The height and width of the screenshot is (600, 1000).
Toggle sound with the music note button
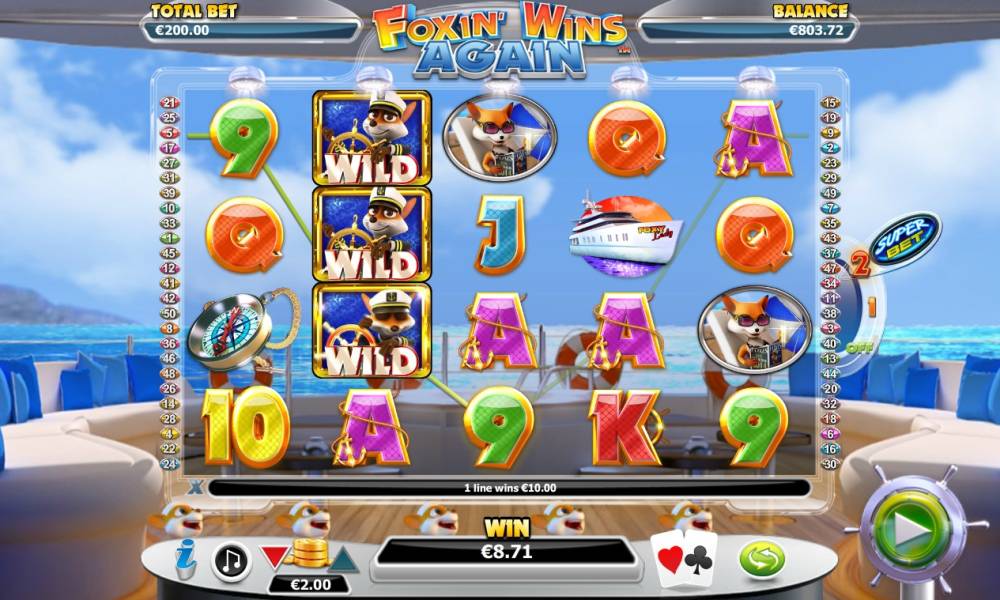(x=231, y=561)
